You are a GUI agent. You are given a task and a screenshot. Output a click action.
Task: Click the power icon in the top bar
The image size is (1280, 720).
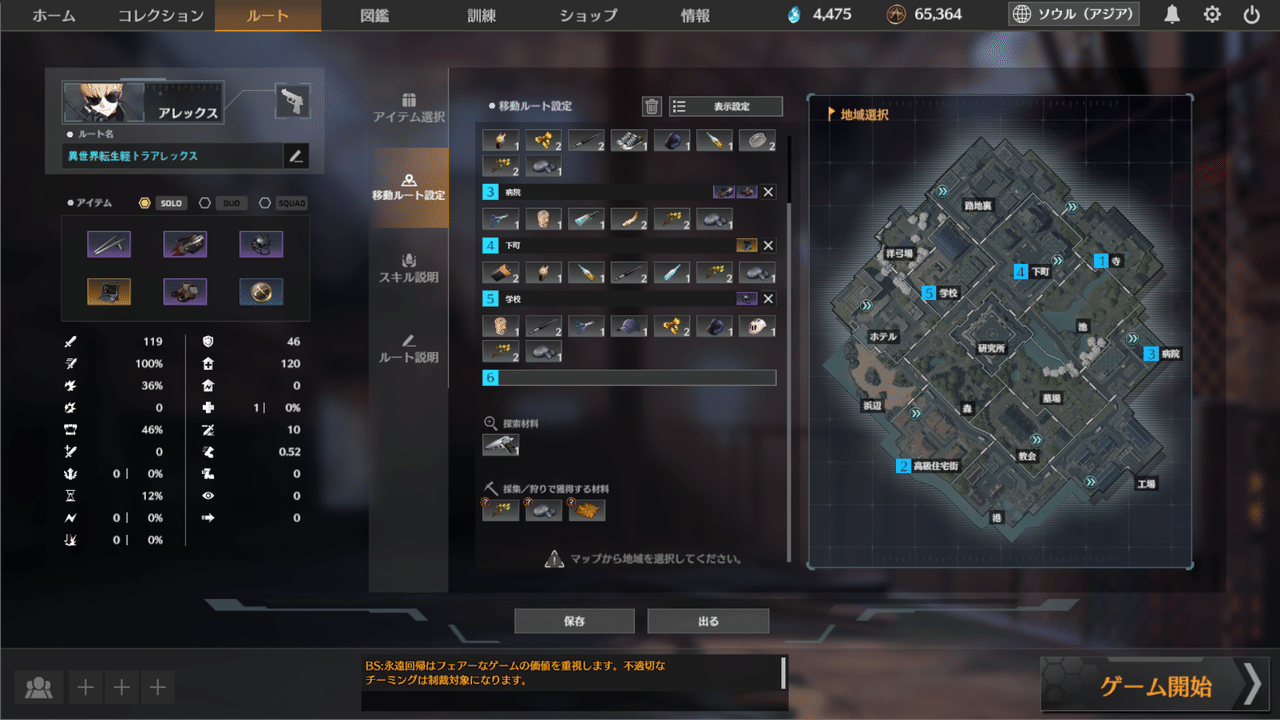pyautogui.click(x=1252, y=15)
